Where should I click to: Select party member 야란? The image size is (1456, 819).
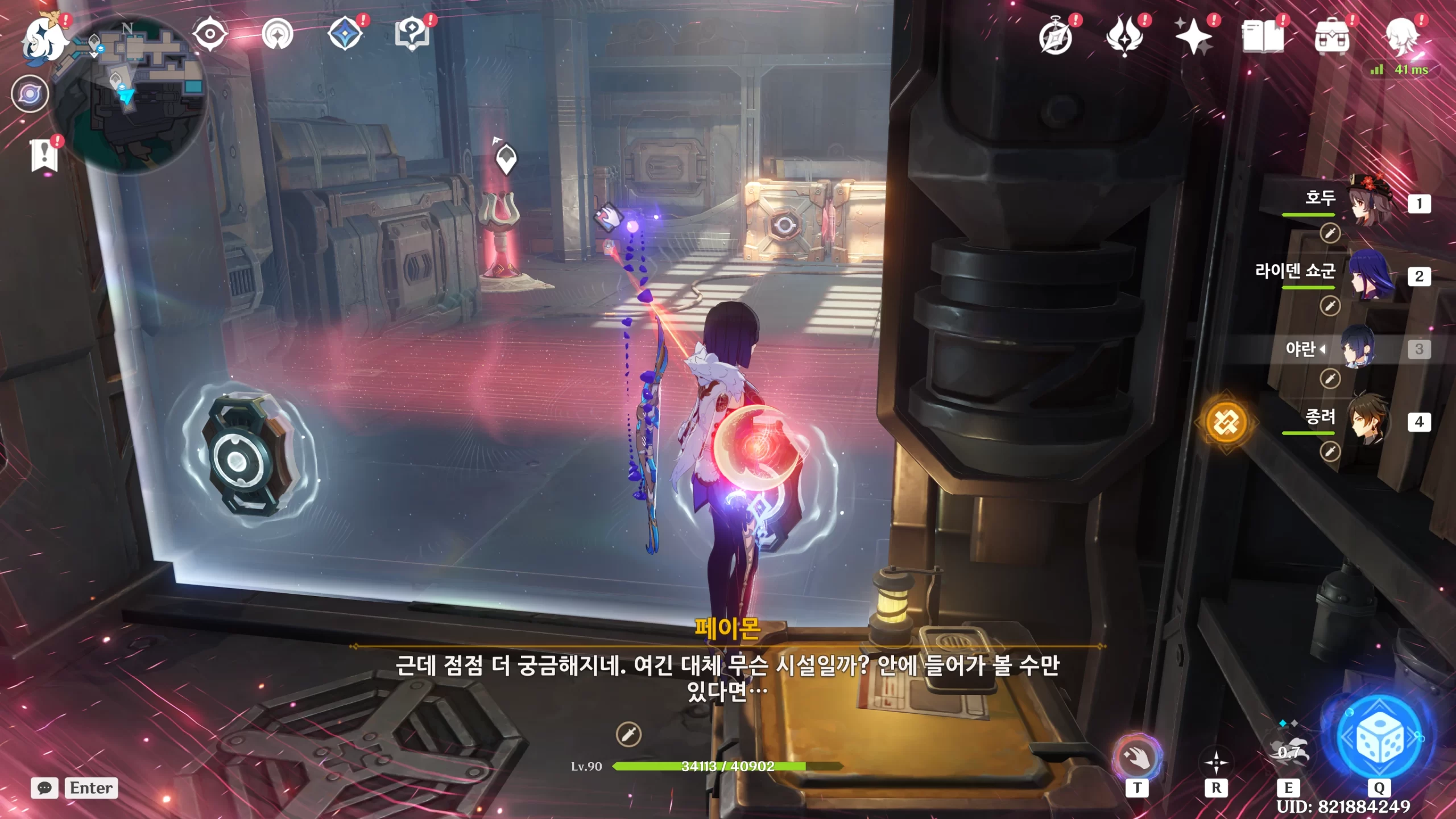coord(1359,348)
